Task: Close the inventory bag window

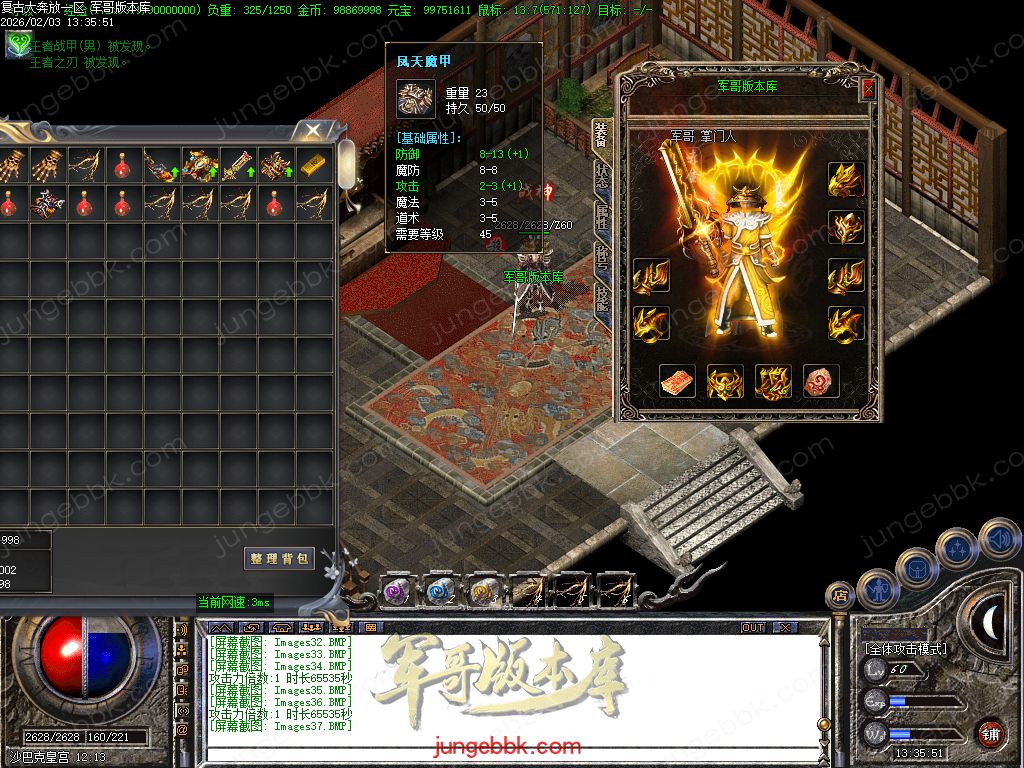Action: pos(313,130)
